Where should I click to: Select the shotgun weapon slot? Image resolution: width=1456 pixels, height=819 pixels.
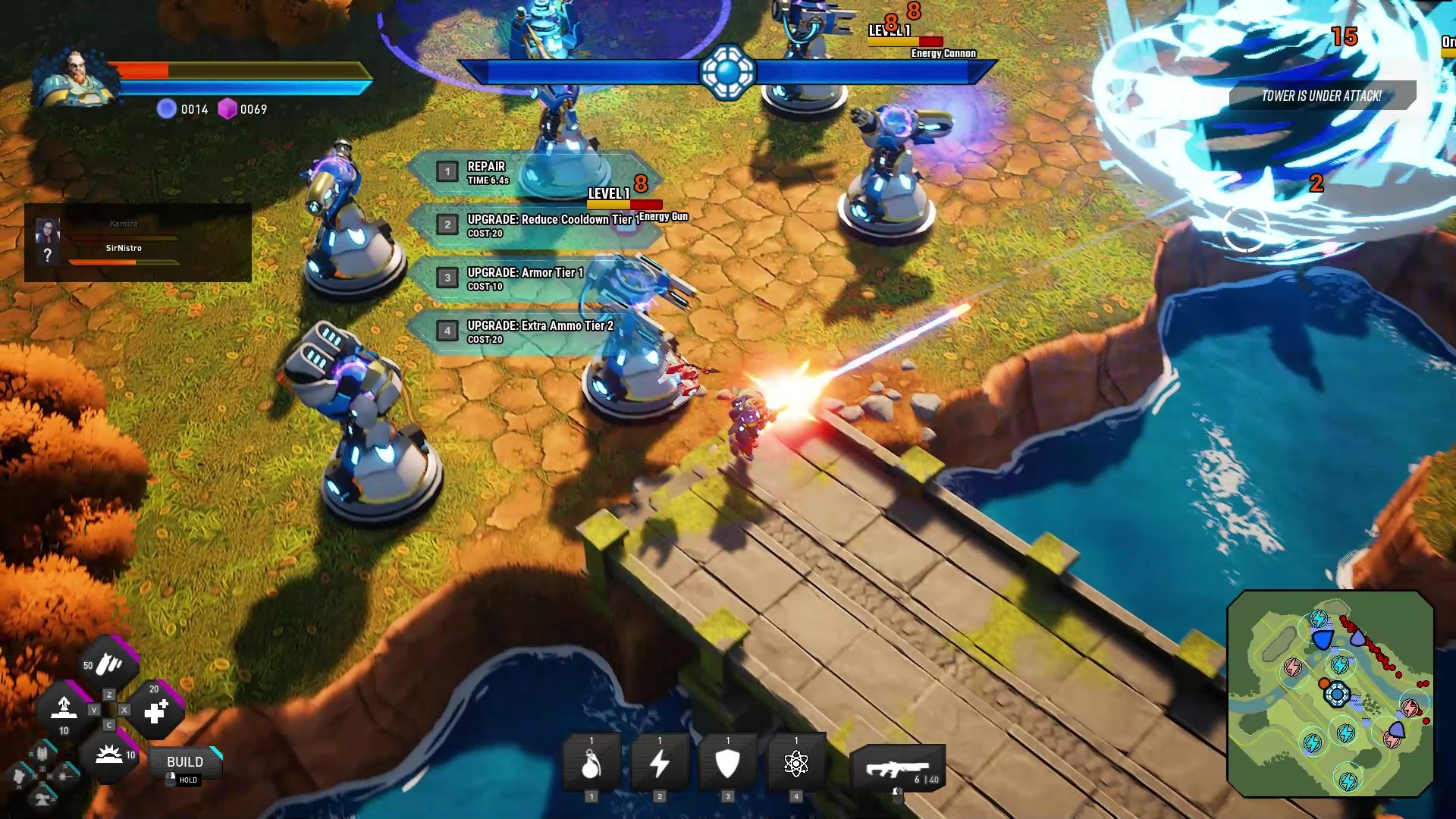pyautogui.click(x=898, y=769)
